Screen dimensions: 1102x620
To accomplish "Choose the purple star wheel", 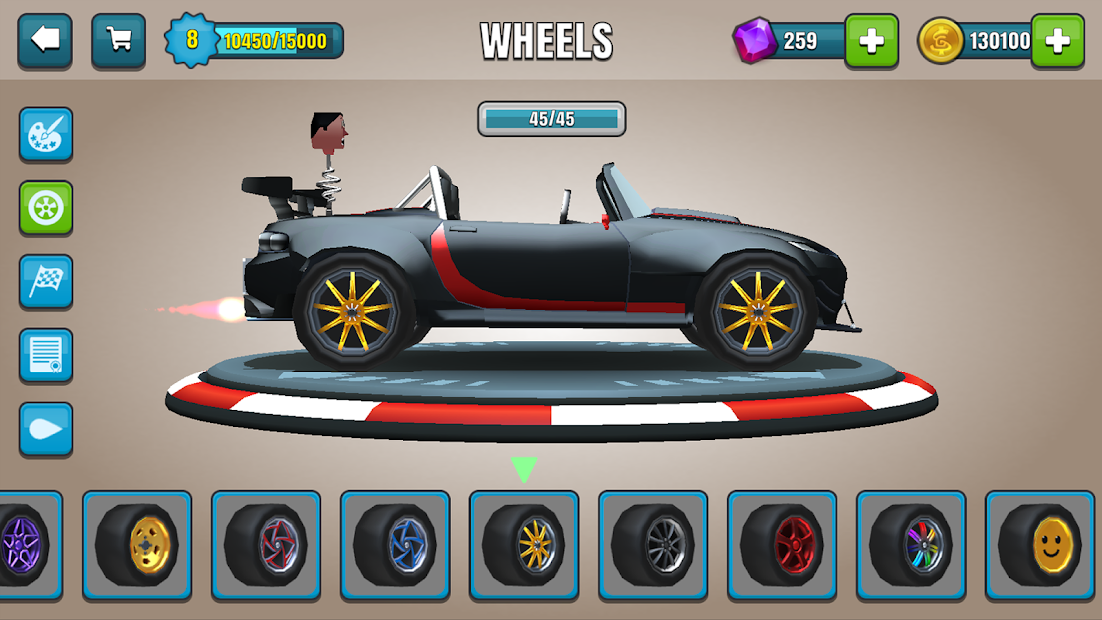I will click(x=24, y=545).
